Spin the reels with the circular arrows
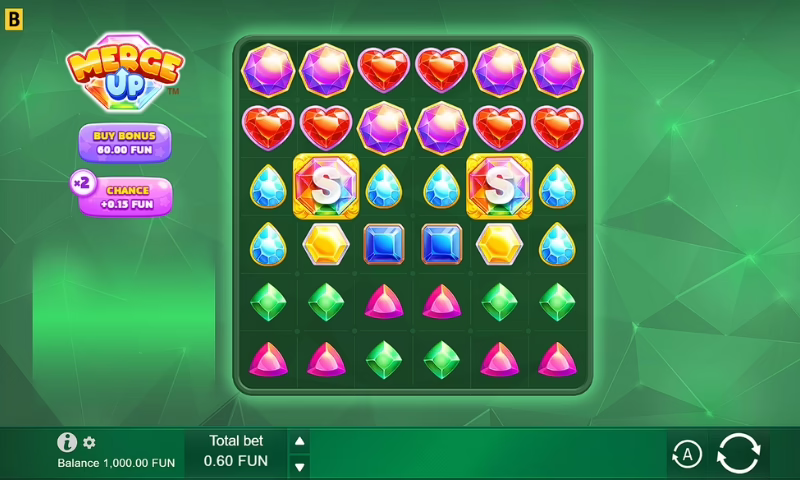 pyautogui.click(x=739, y=454)
